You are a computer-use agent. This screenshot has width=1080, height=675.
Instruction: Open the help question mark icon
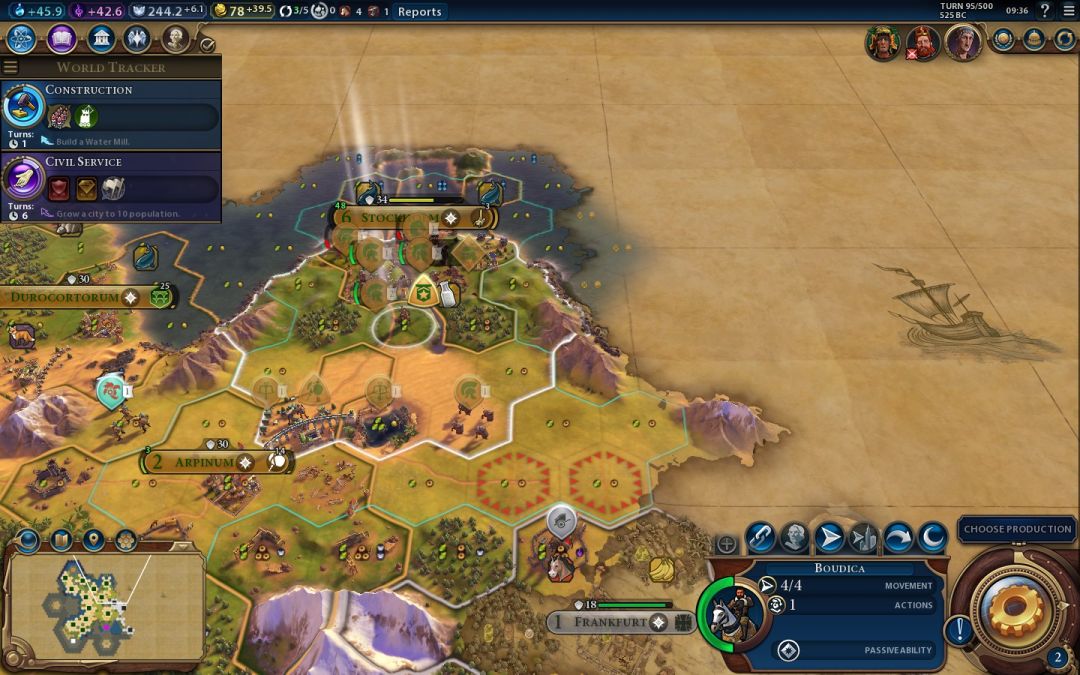point(1045,11)
